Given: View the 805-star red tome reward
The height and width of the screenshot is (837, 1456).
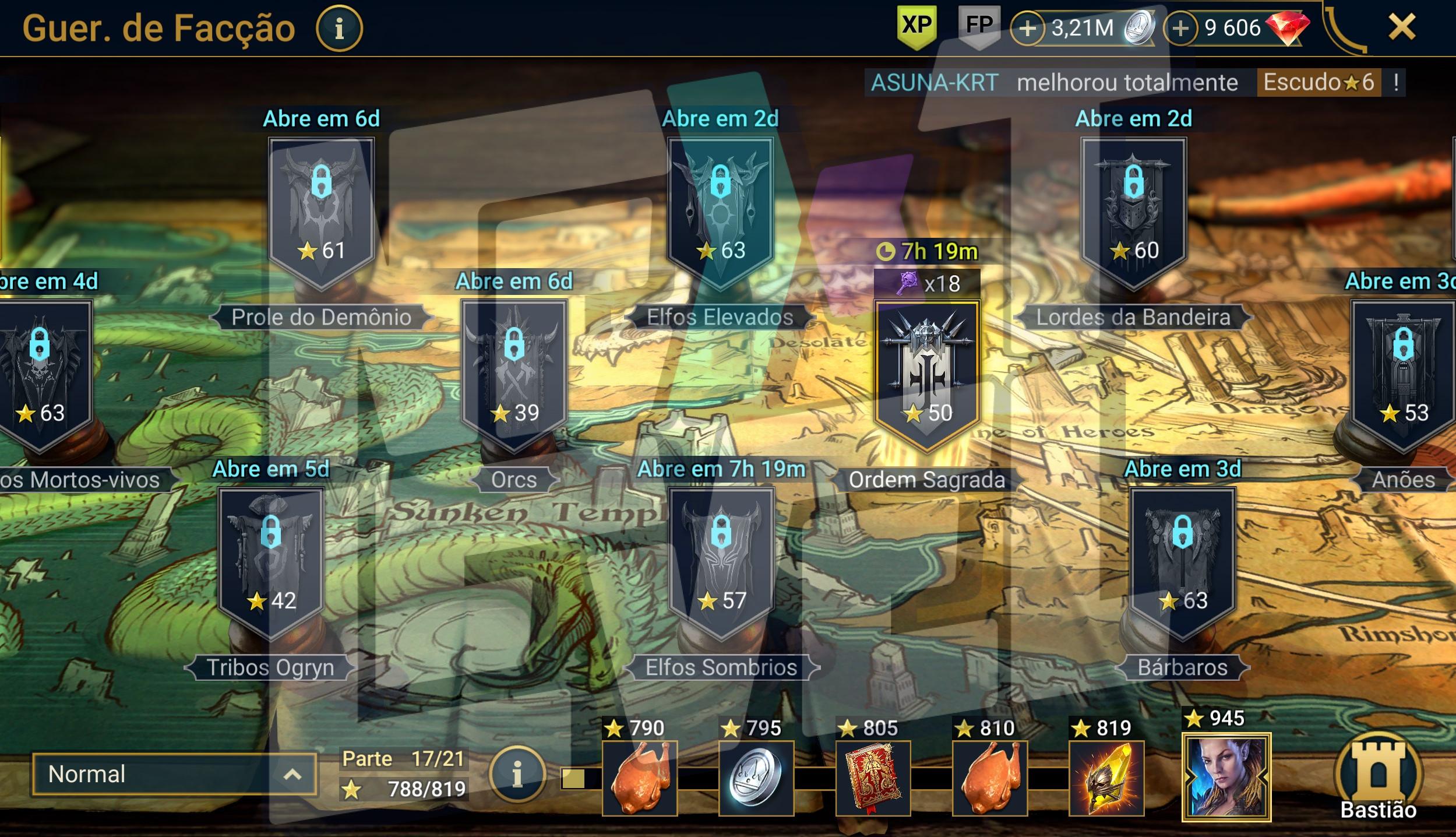Looking at the screenshot, I should 873,778.
